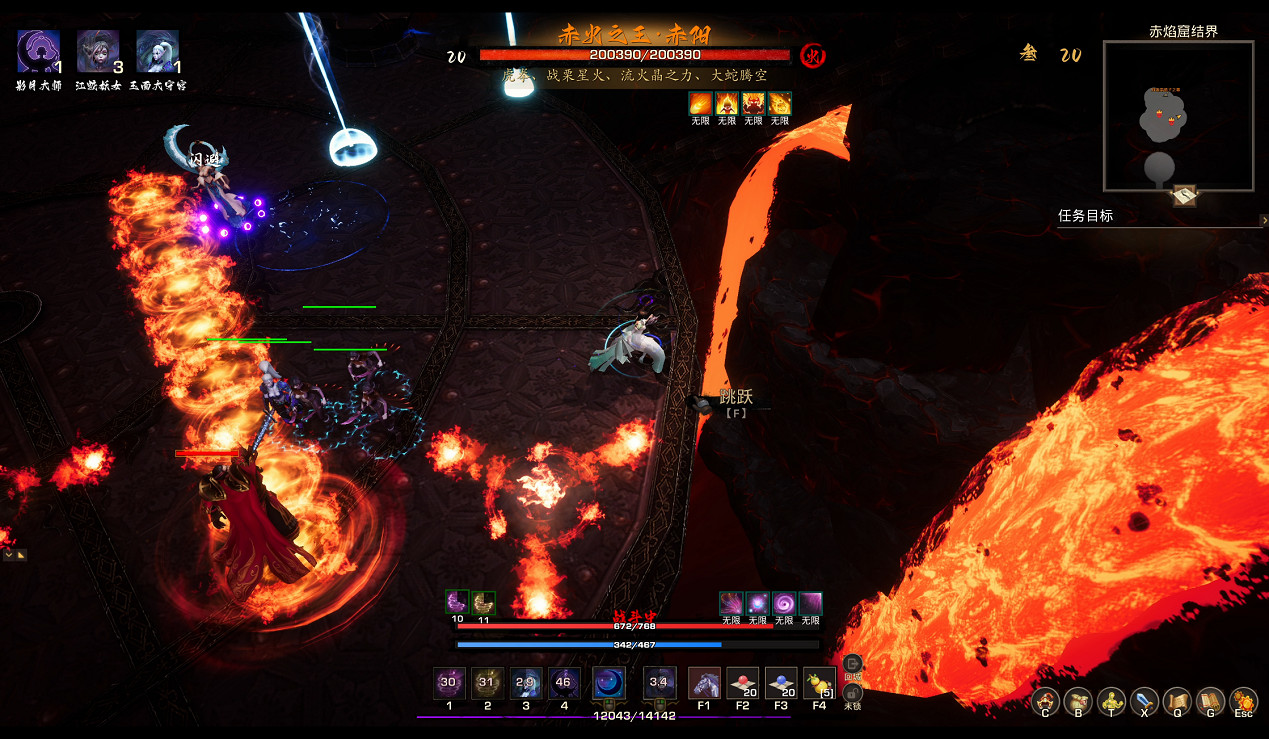1269x739 pixels.
Task: Open the golden muscular figure menu
Action: (1111, 701)
